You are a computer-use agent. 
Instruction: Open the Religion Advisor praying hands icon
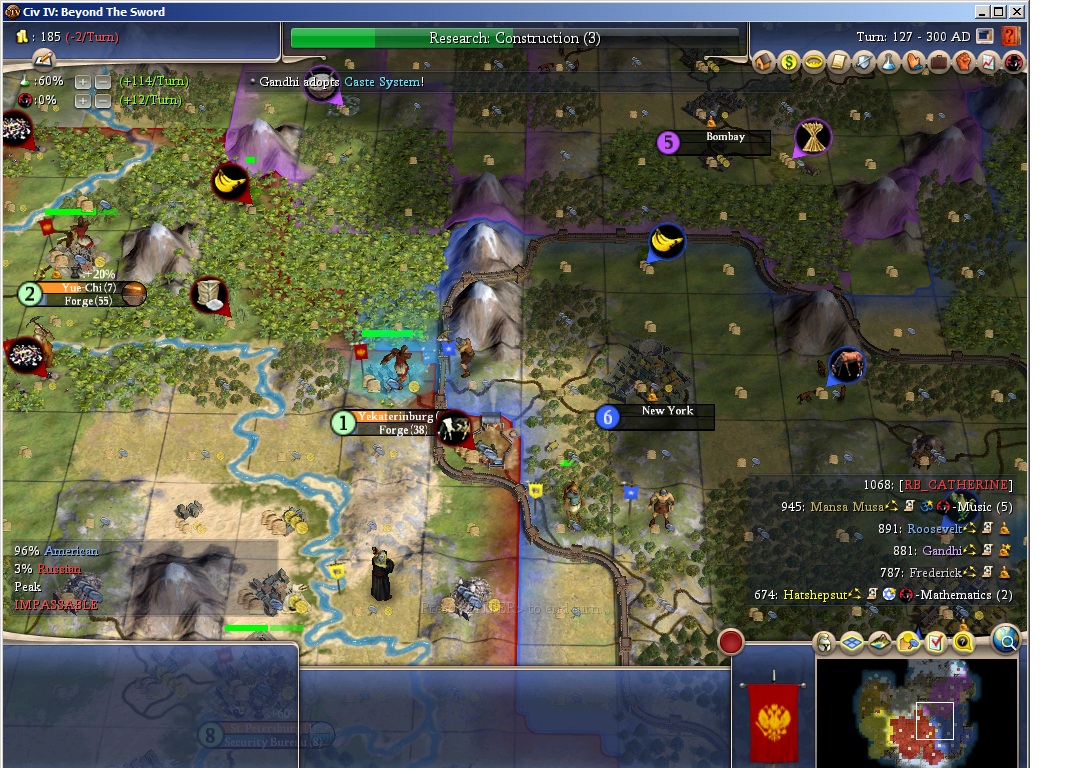[x=914, y=62]
